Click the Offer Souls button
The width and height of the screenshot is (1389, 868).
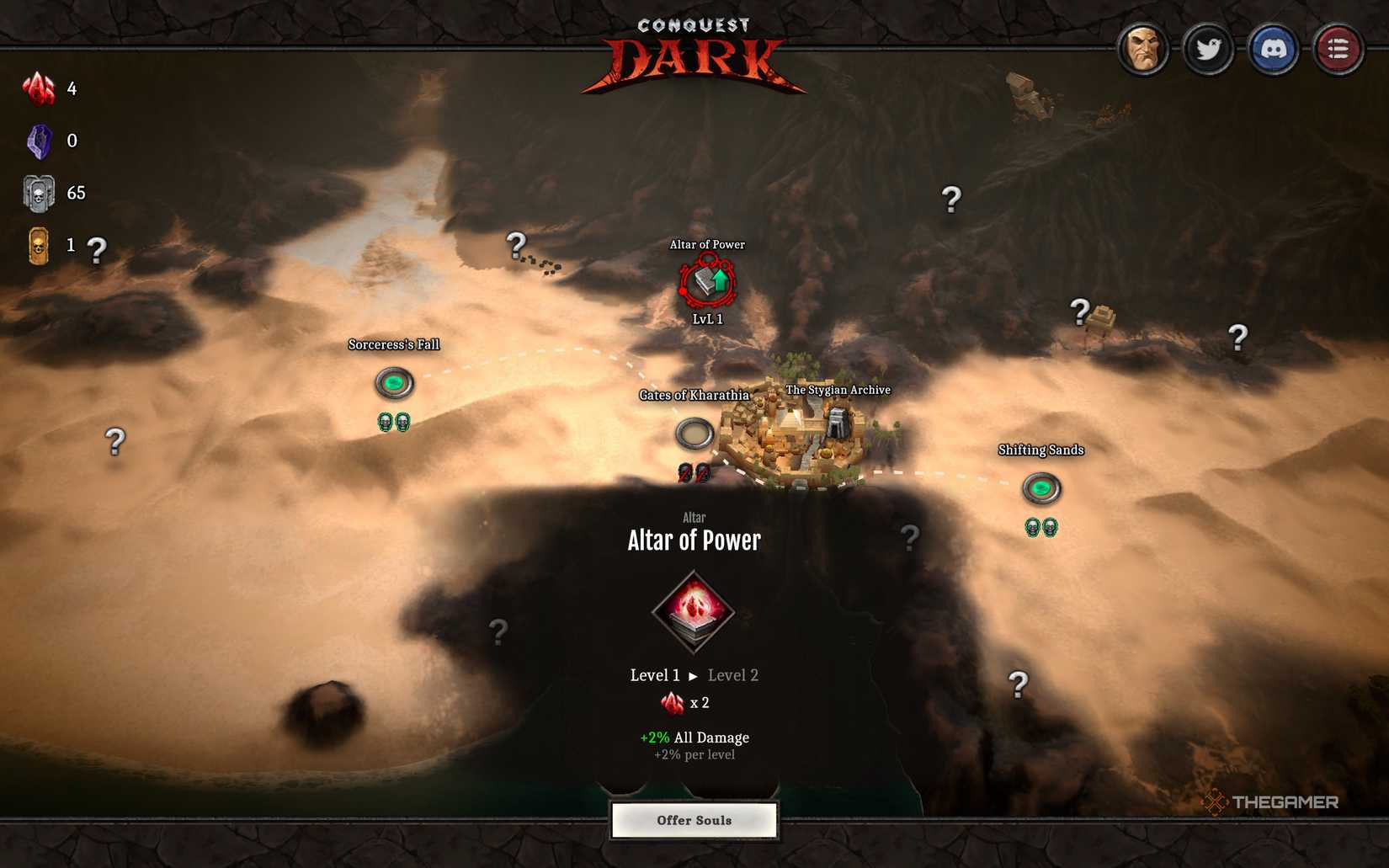[694, 819]
